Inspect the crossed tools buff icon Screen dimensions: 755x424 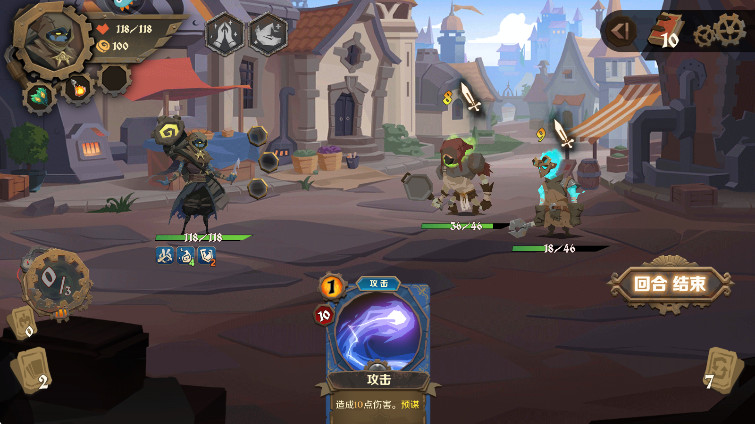click(165, 256)
